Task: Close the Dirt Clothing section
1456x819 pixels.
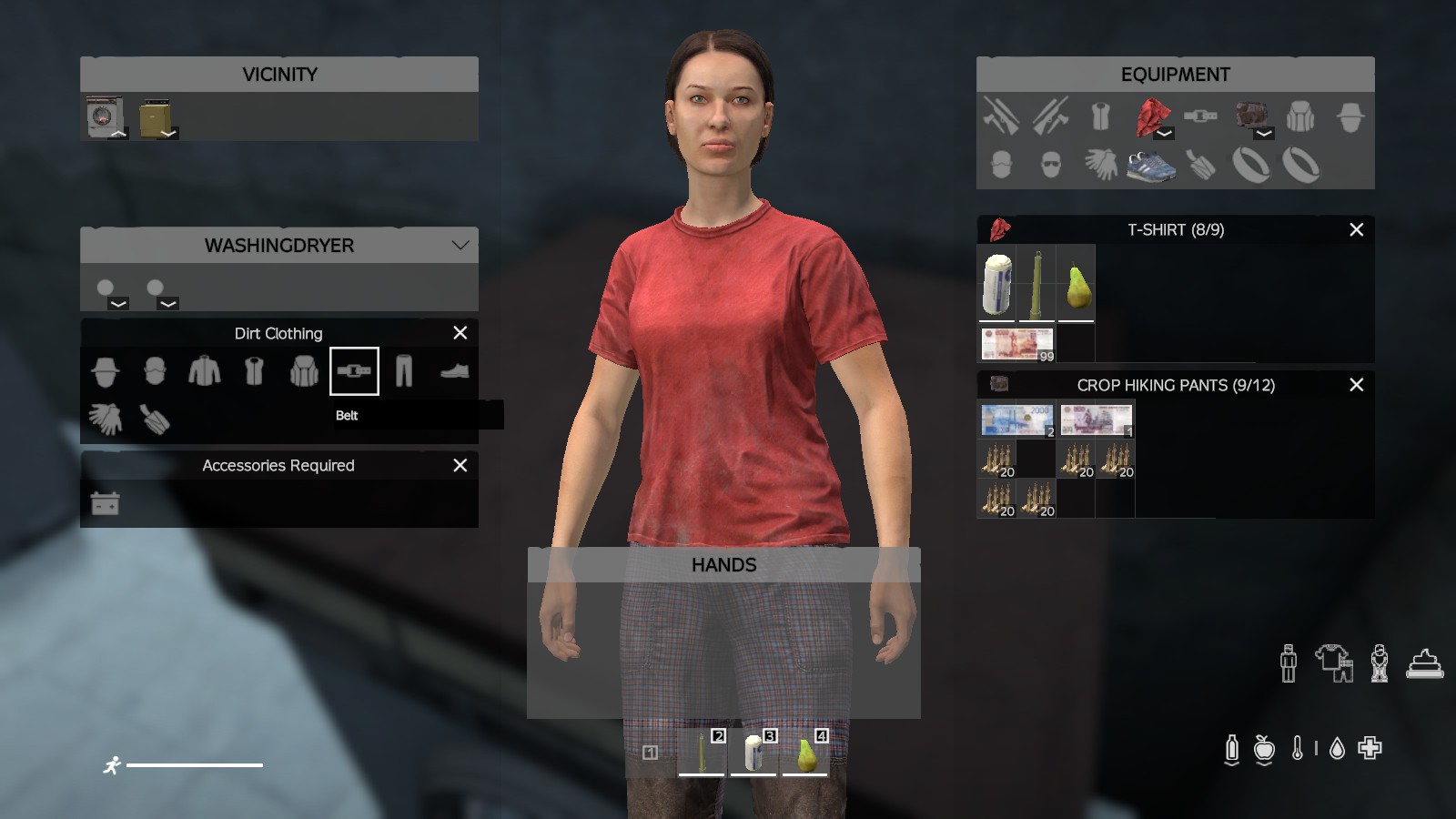Action: click(460, 333)
